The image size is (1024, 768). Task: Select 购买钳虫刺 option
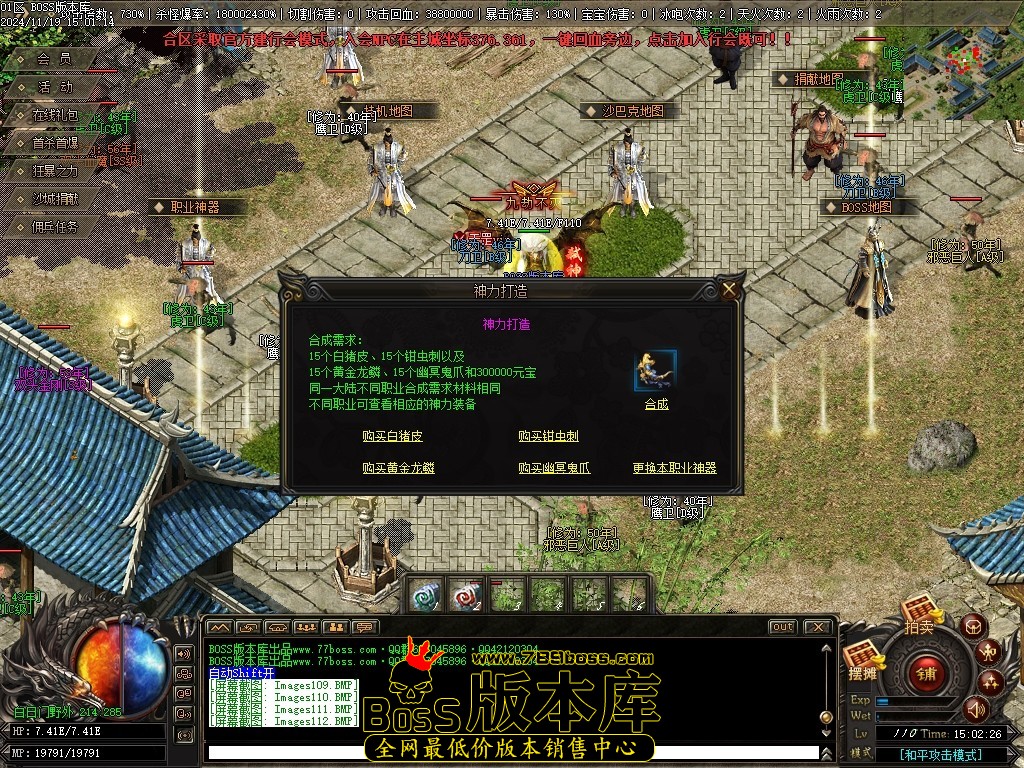click(548, 436)
